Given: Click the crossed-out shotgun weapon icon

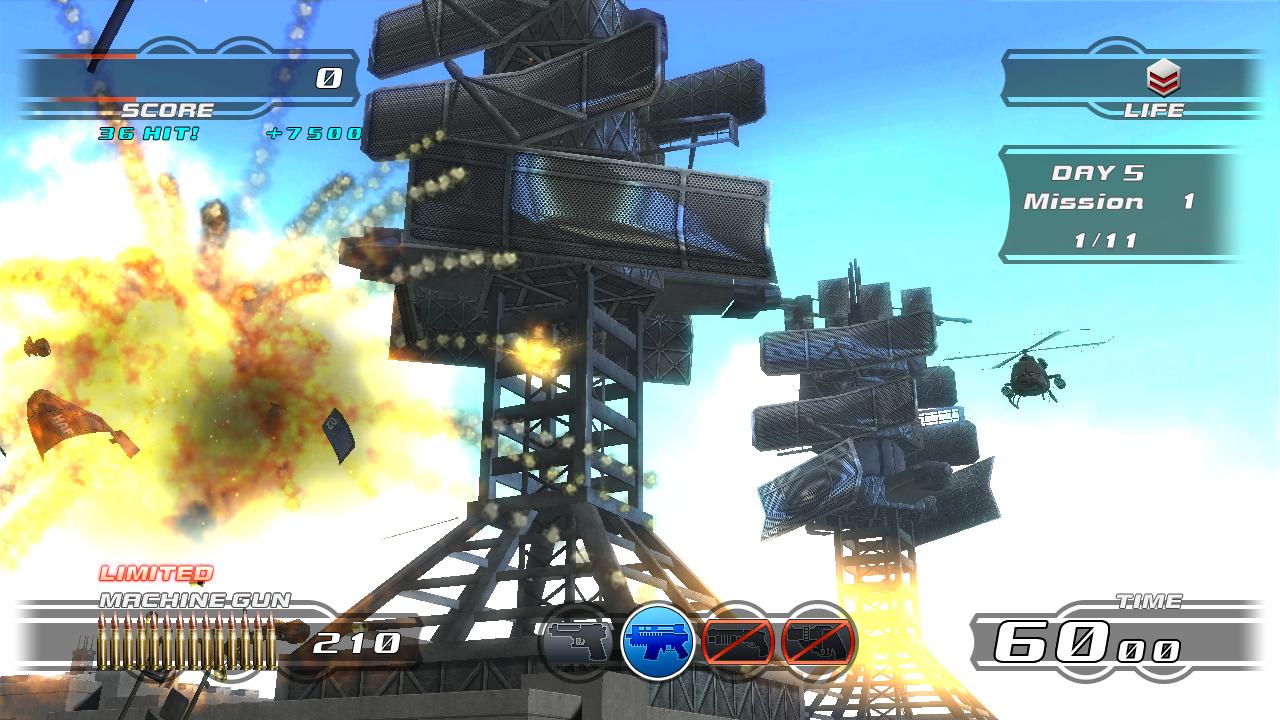Looking at the screenshot, I should click(x=737, y=643).
